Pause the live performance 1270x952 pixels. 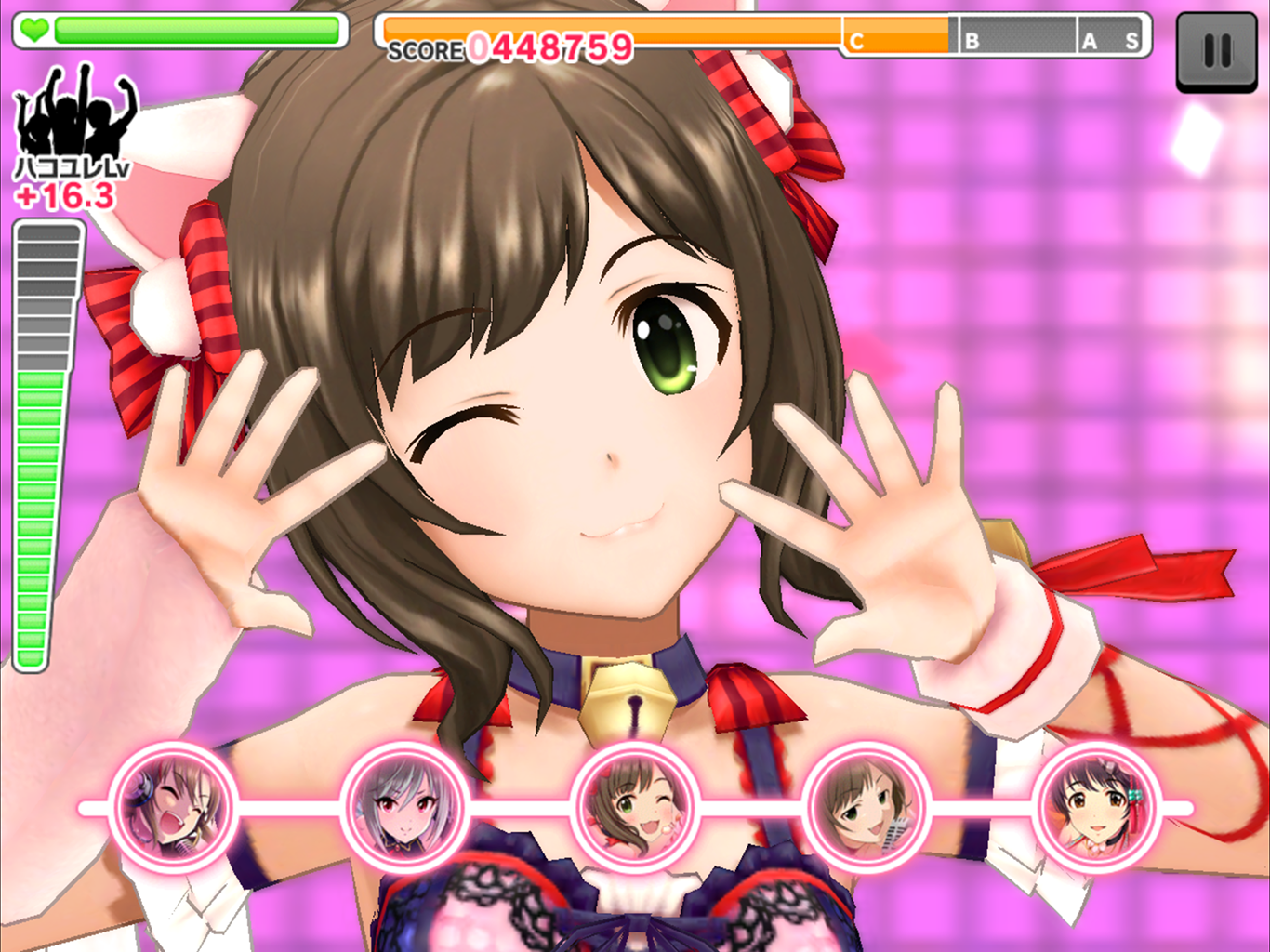pyautogui.click(x=1216, y=51)
